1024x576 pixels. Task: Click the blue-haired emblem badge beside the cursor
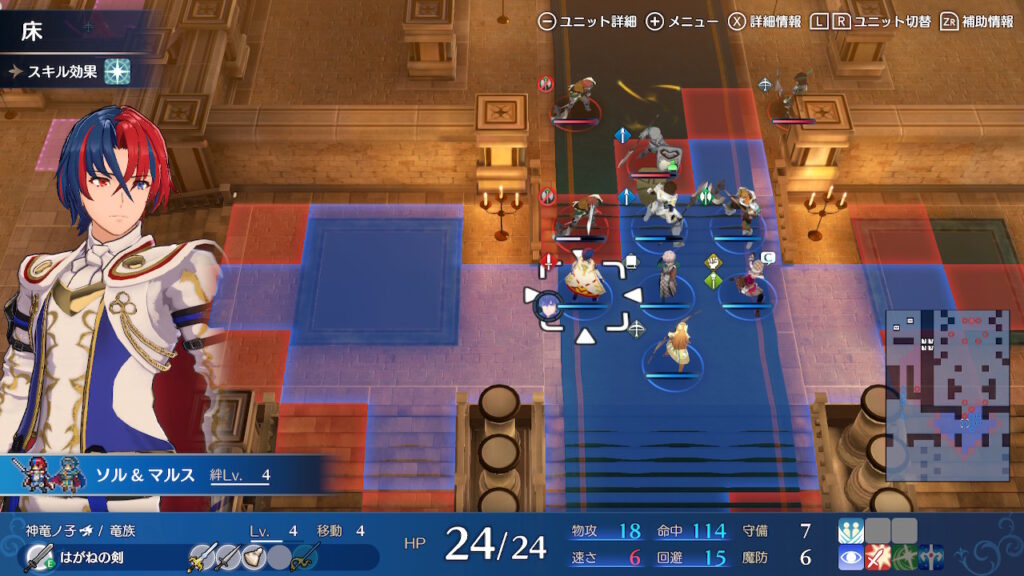coord(549,303)
